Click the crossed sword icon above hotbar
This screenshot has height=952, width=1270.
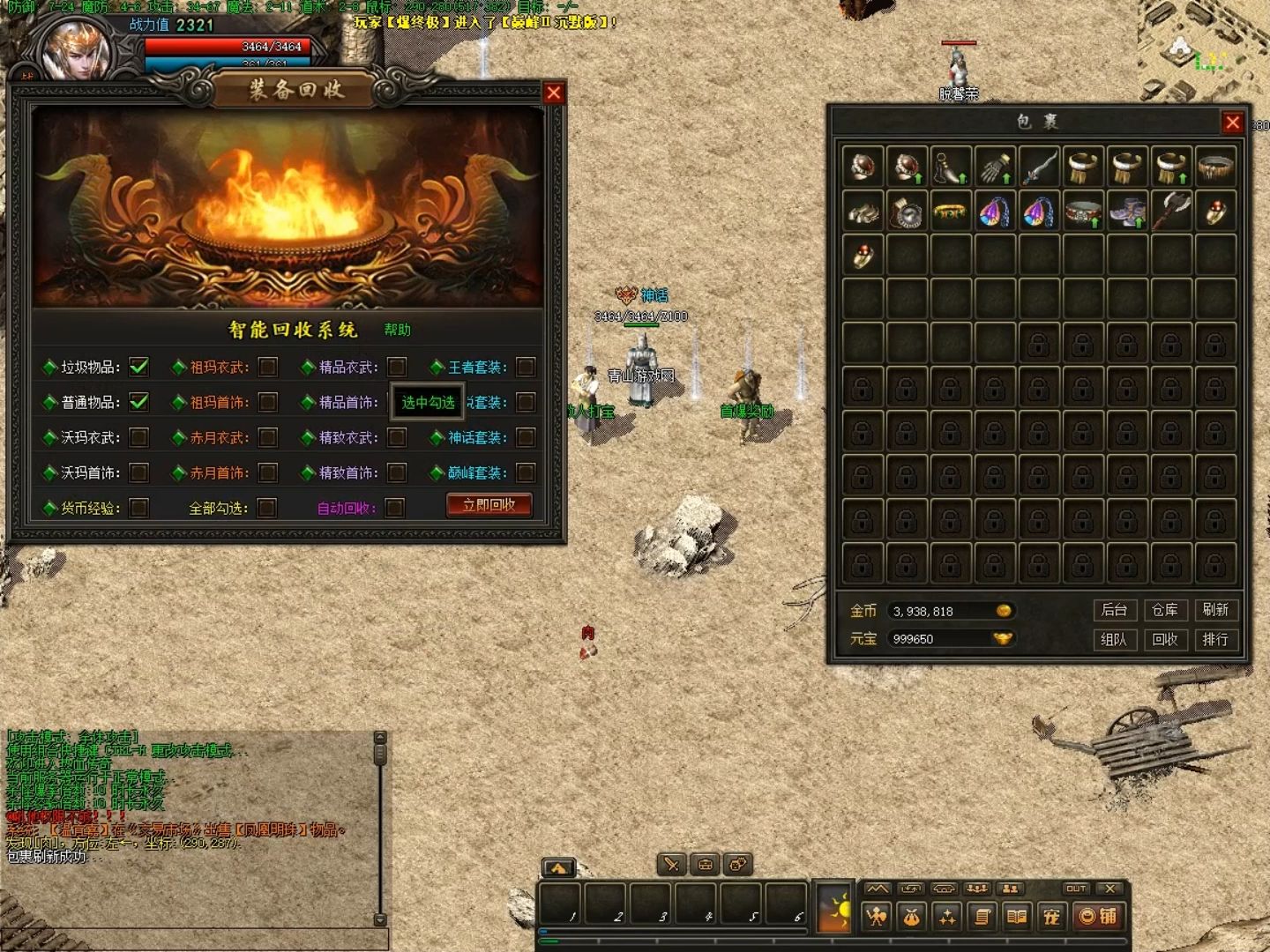tap(672, 865)
